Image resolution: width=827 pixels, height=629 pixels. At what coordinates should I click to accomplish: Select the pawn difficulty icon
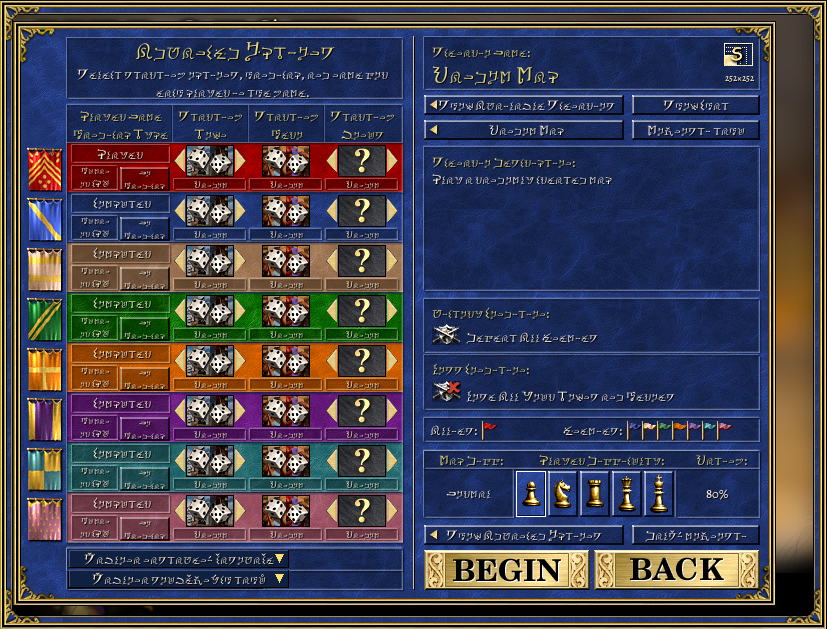(x=531, y=493)
